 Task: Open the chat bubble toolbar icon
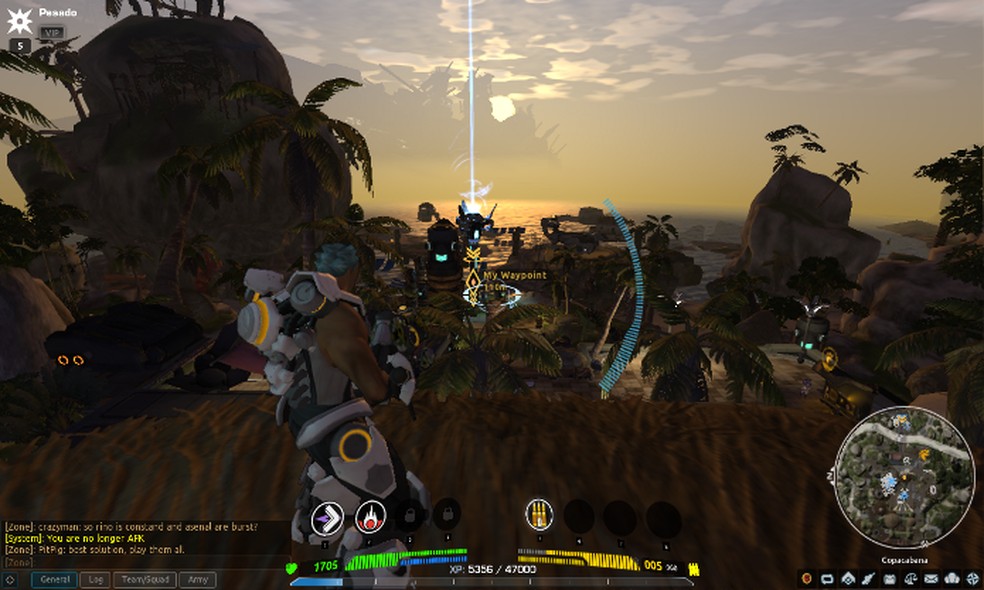(828, 579)
